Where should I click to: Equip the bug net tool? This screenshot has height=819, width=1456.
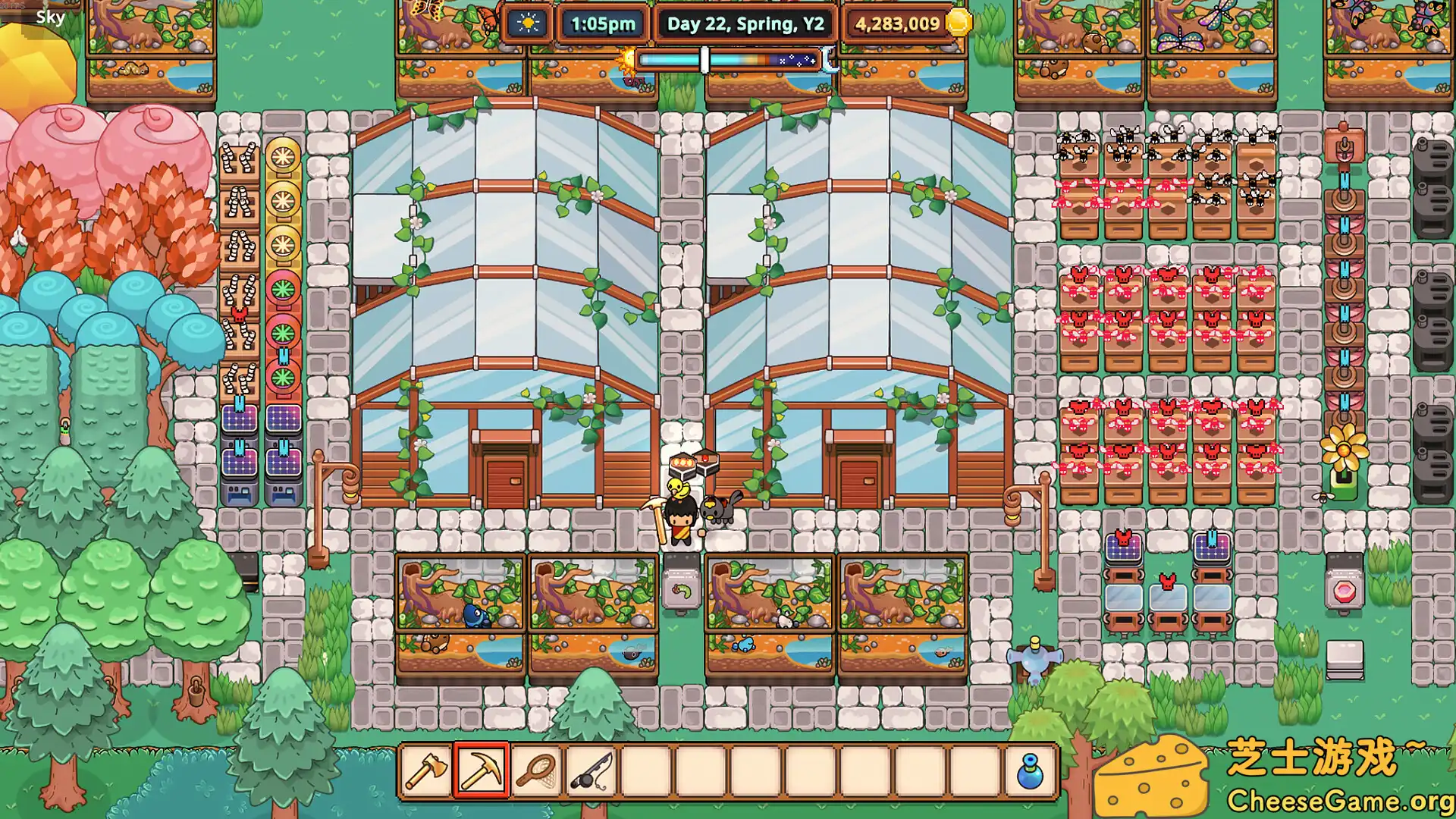(x=536, y=771)
